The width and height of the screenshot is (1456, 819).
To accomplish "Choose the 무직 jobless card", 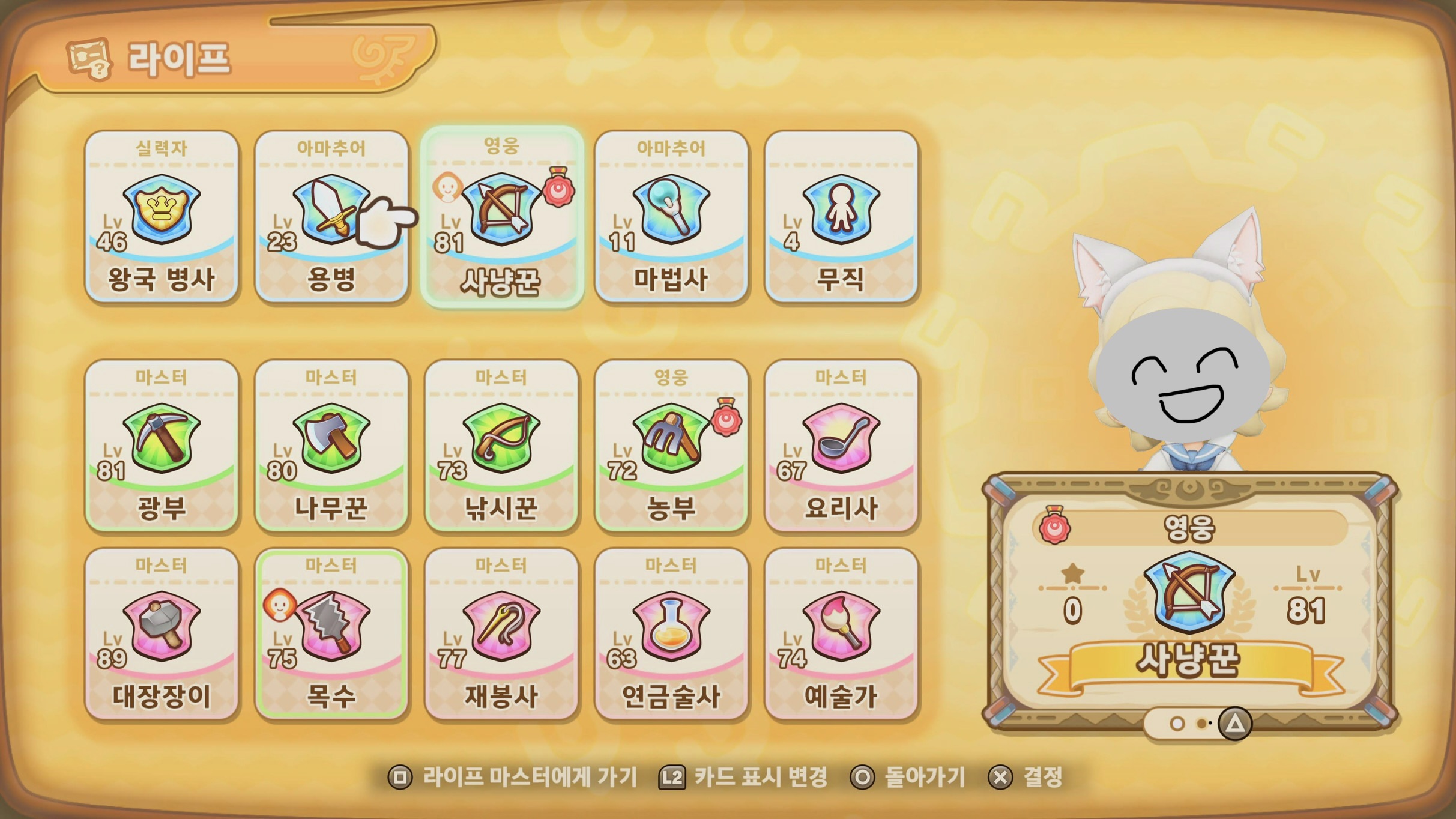I will tap(841, 217).
